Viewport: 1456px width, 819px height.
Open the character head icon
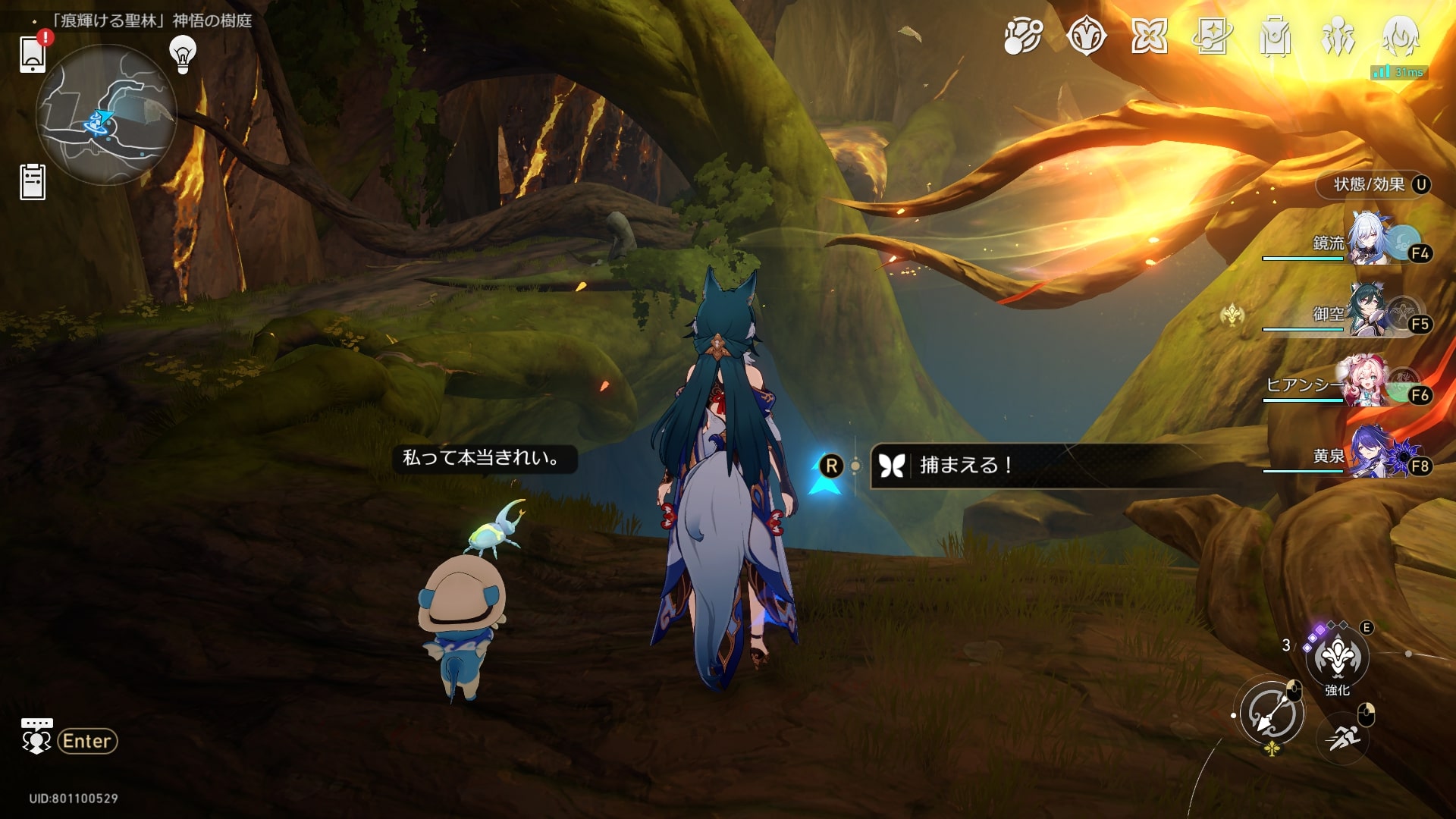(x=1401, y=36)
